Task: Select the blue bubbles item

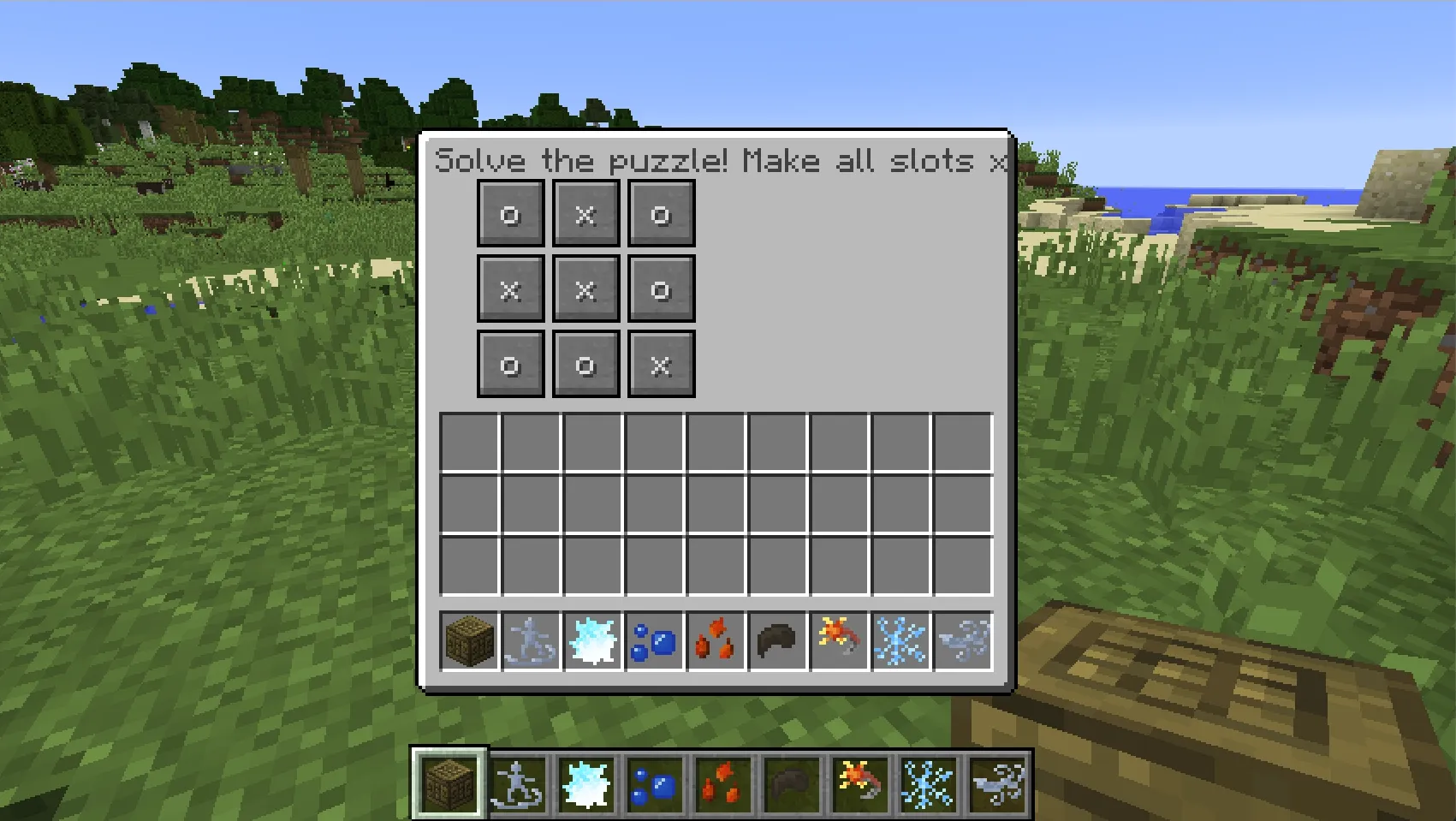Action: coord(654,640)
